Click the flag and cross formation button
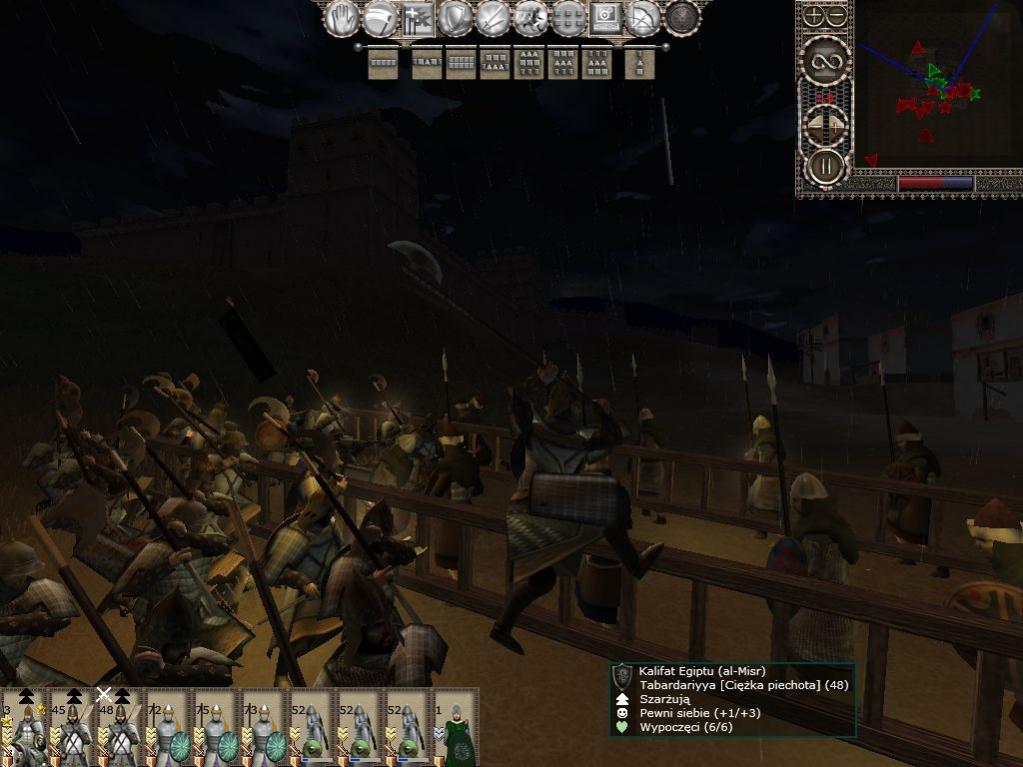This screenshot has height=767, width=1023. [x=417, y=17]
